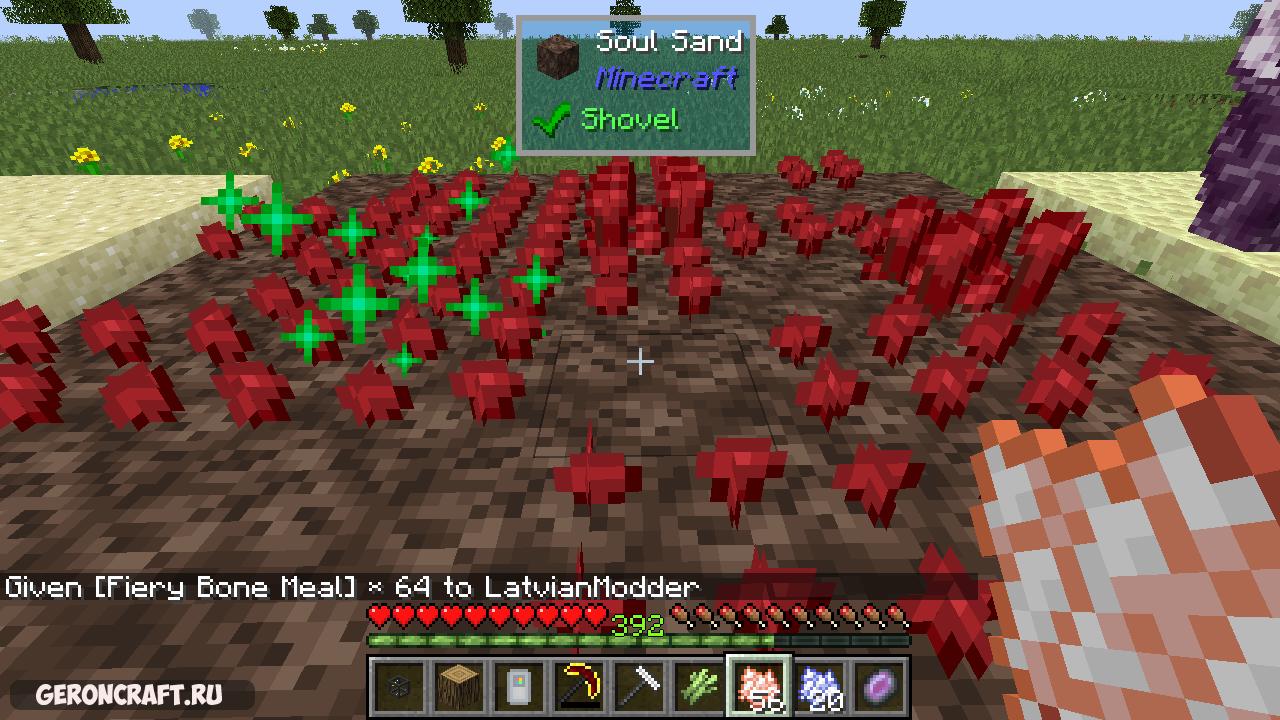
Task: Select the oak wood log slot
Action: 456,687
